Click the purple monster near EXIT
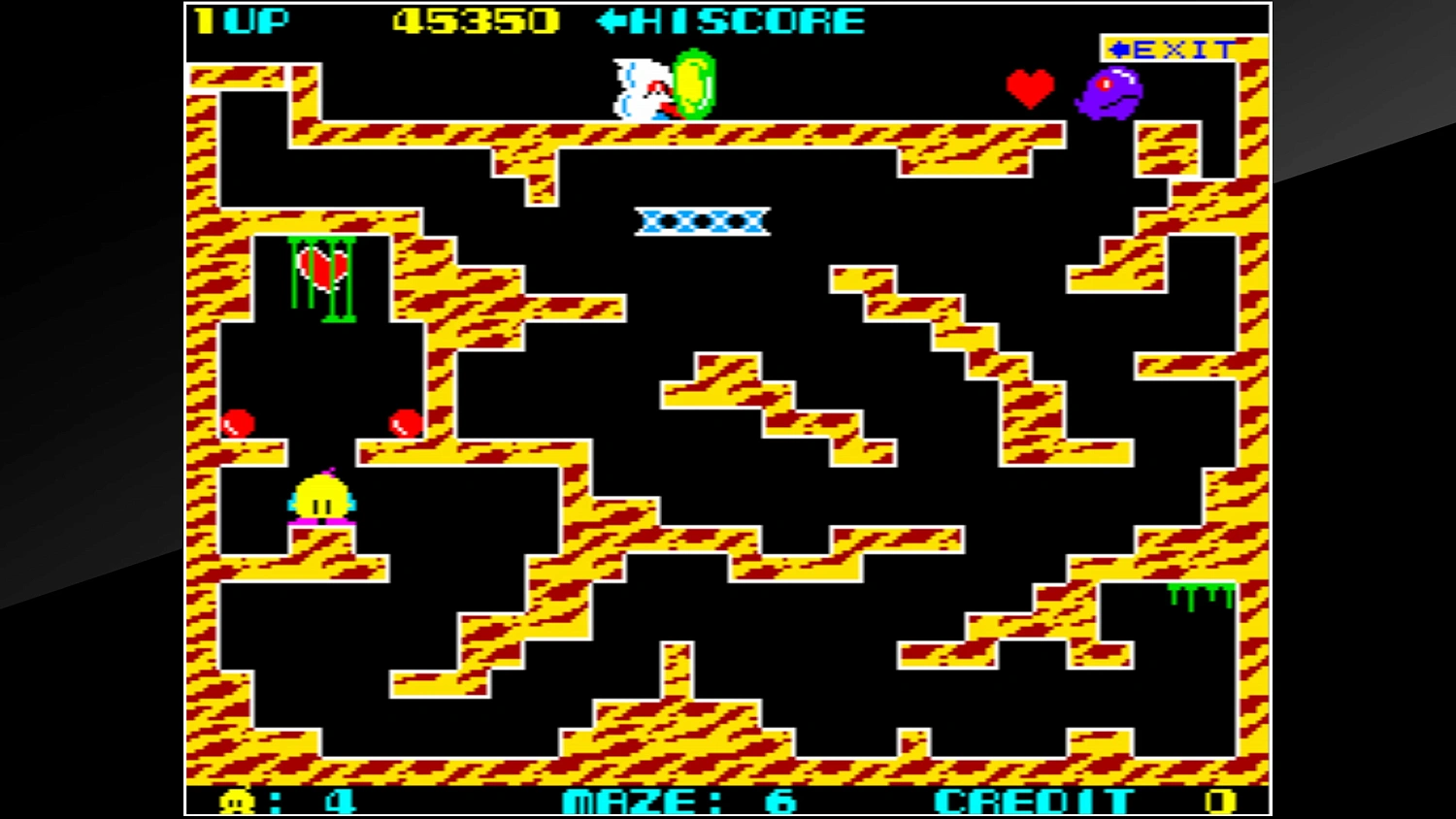 click(x=1109, y=91)
